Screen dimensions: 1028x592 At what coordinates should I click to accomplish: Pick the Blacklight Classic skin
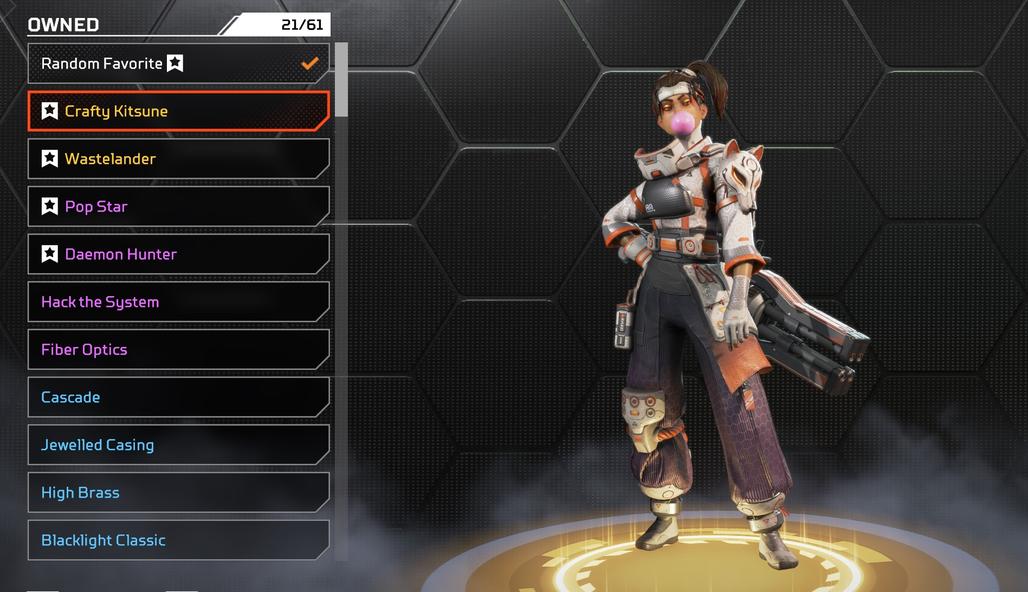pos(178,540)
